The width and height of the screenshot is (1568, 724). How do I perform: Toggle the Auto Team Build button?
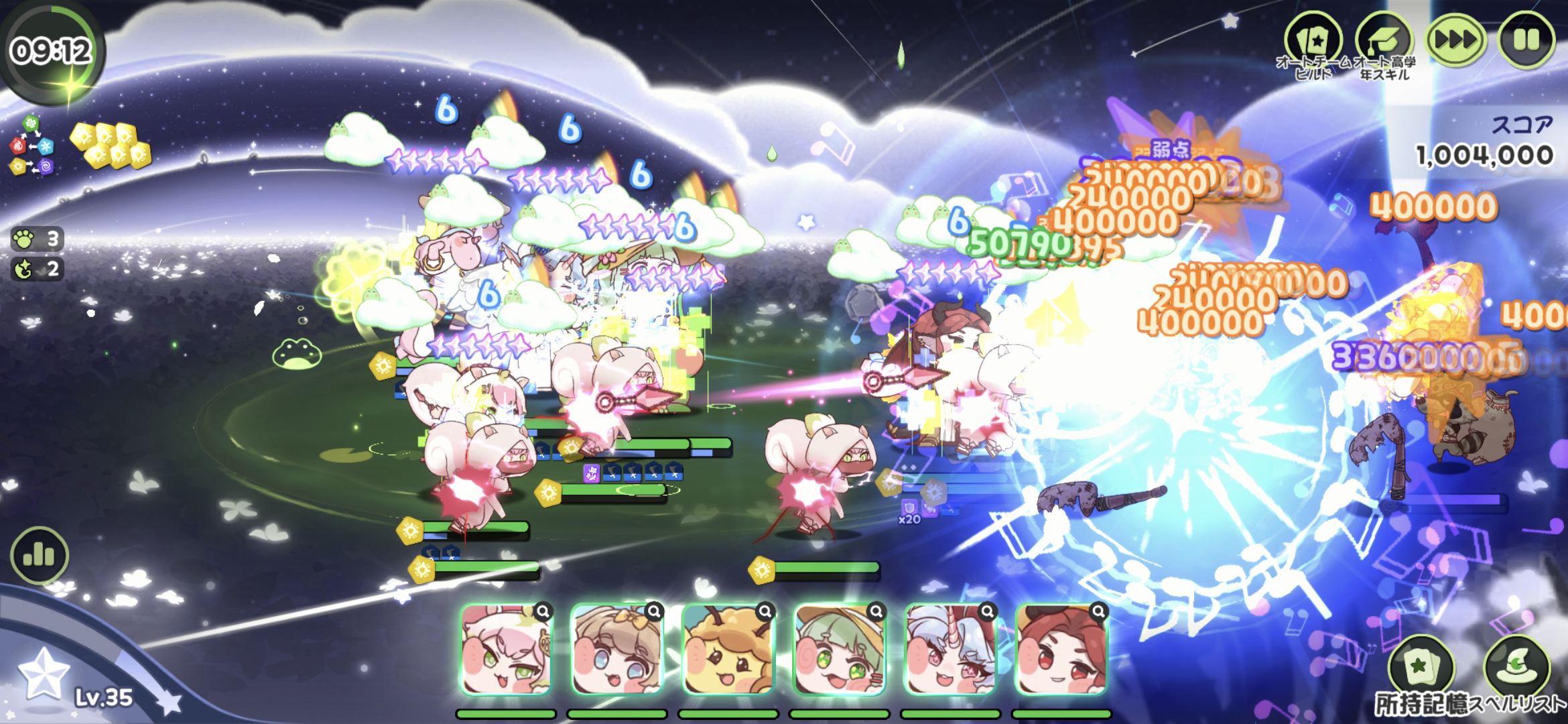[x=1313, y=41]
